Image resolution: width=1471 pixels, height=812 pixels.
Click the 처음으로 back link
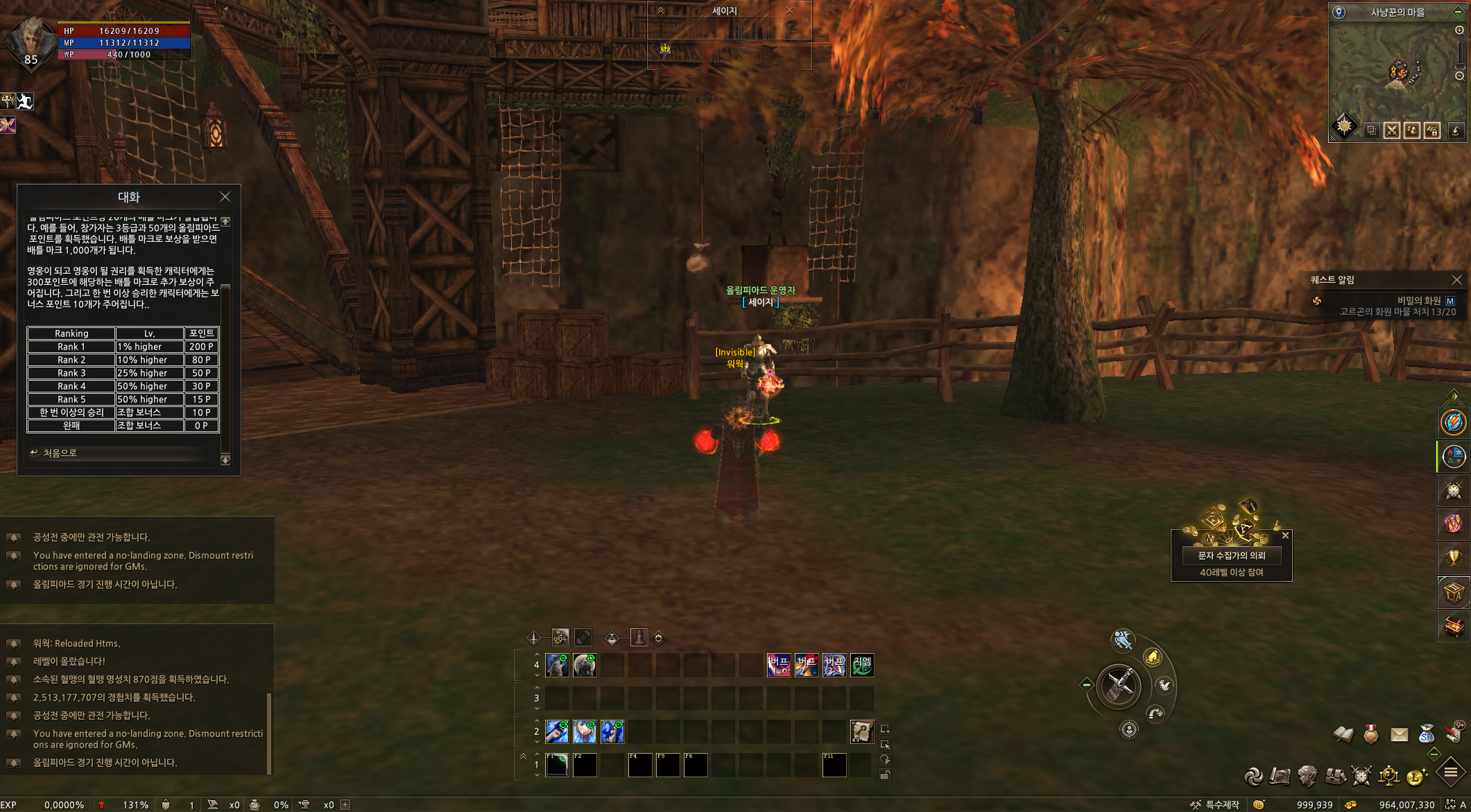60,453
